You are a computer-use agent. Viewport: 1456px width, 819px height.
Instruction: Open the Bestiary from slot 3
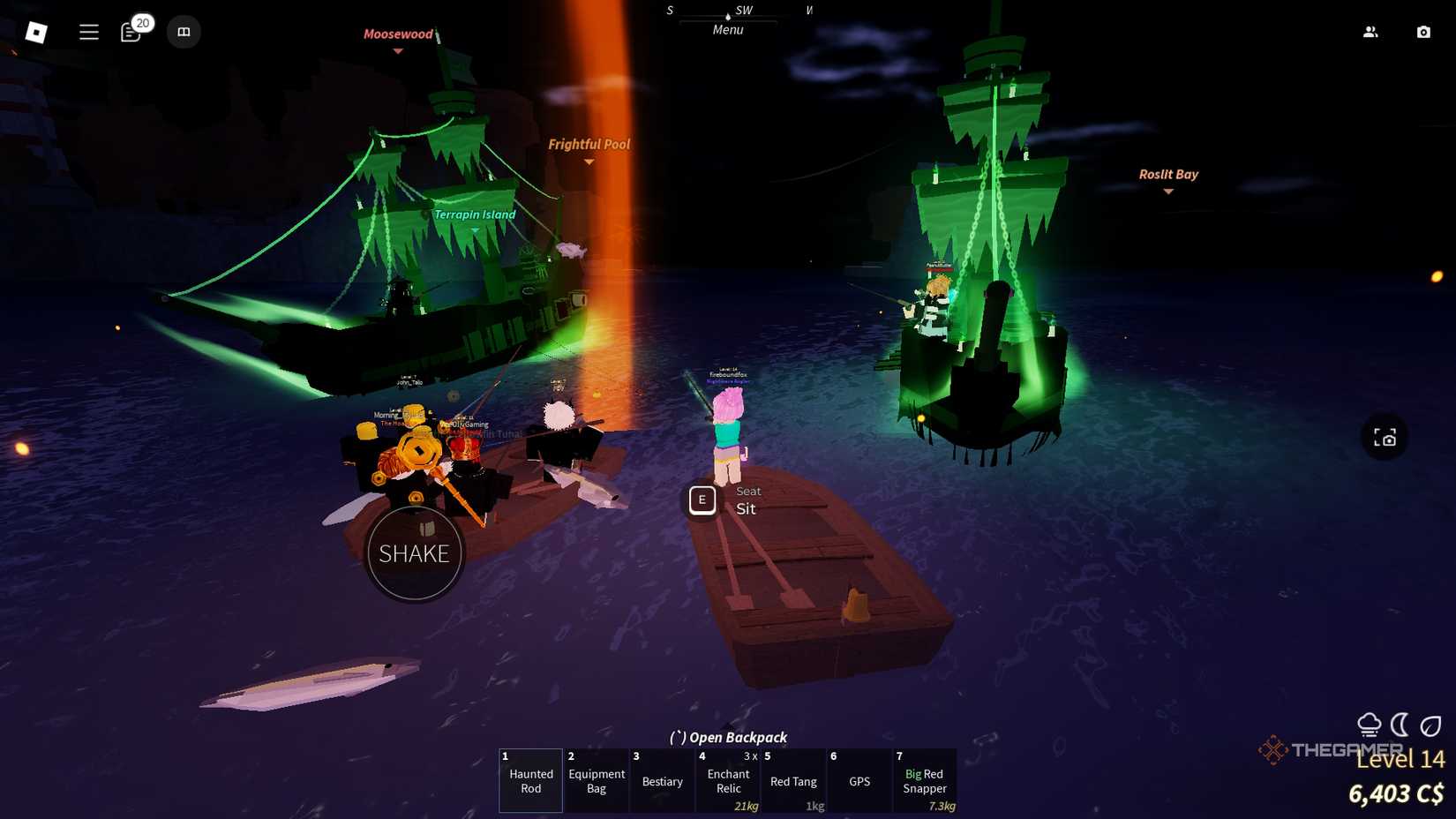click(x=662, y=781)
